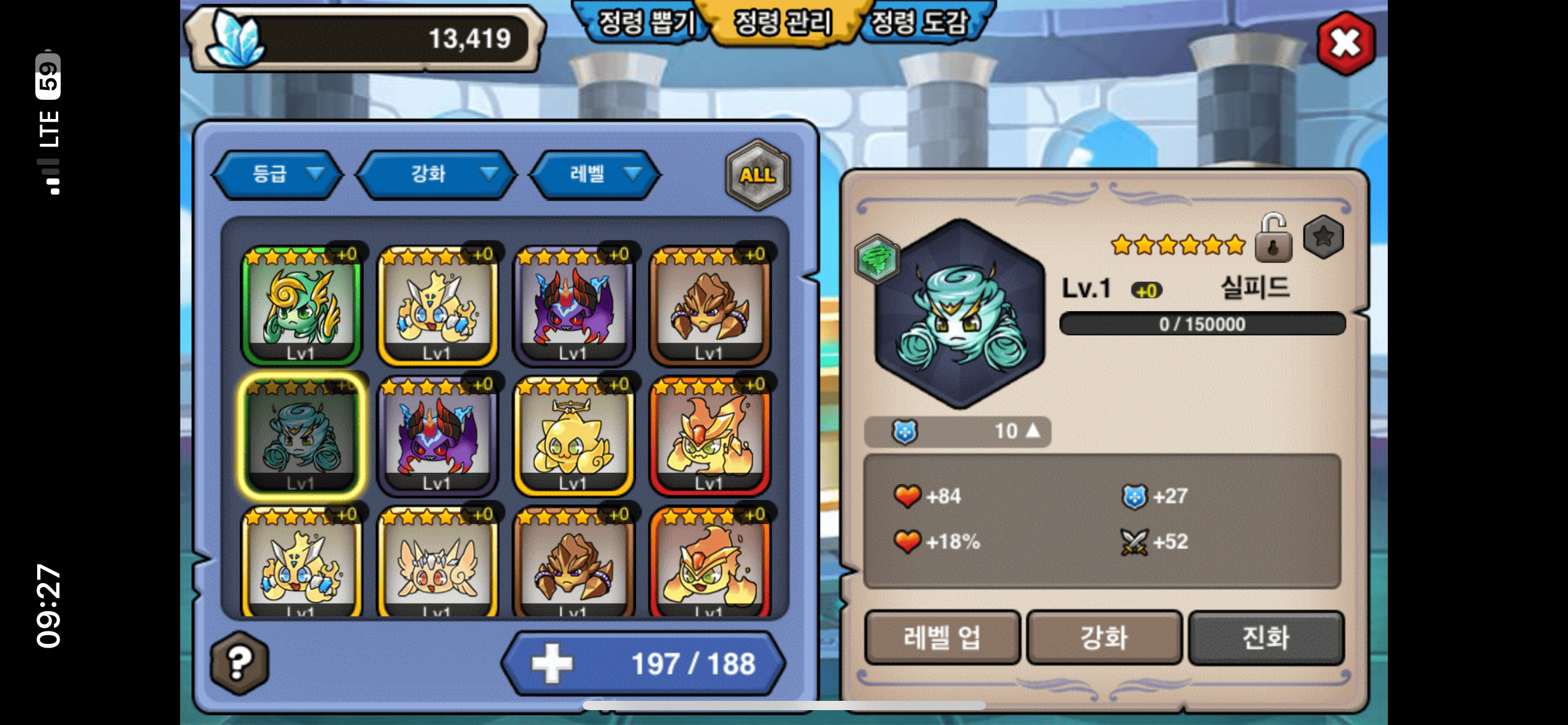Click the star hexagon favorite icon

pyautogui.click(x=1323, y=237)
